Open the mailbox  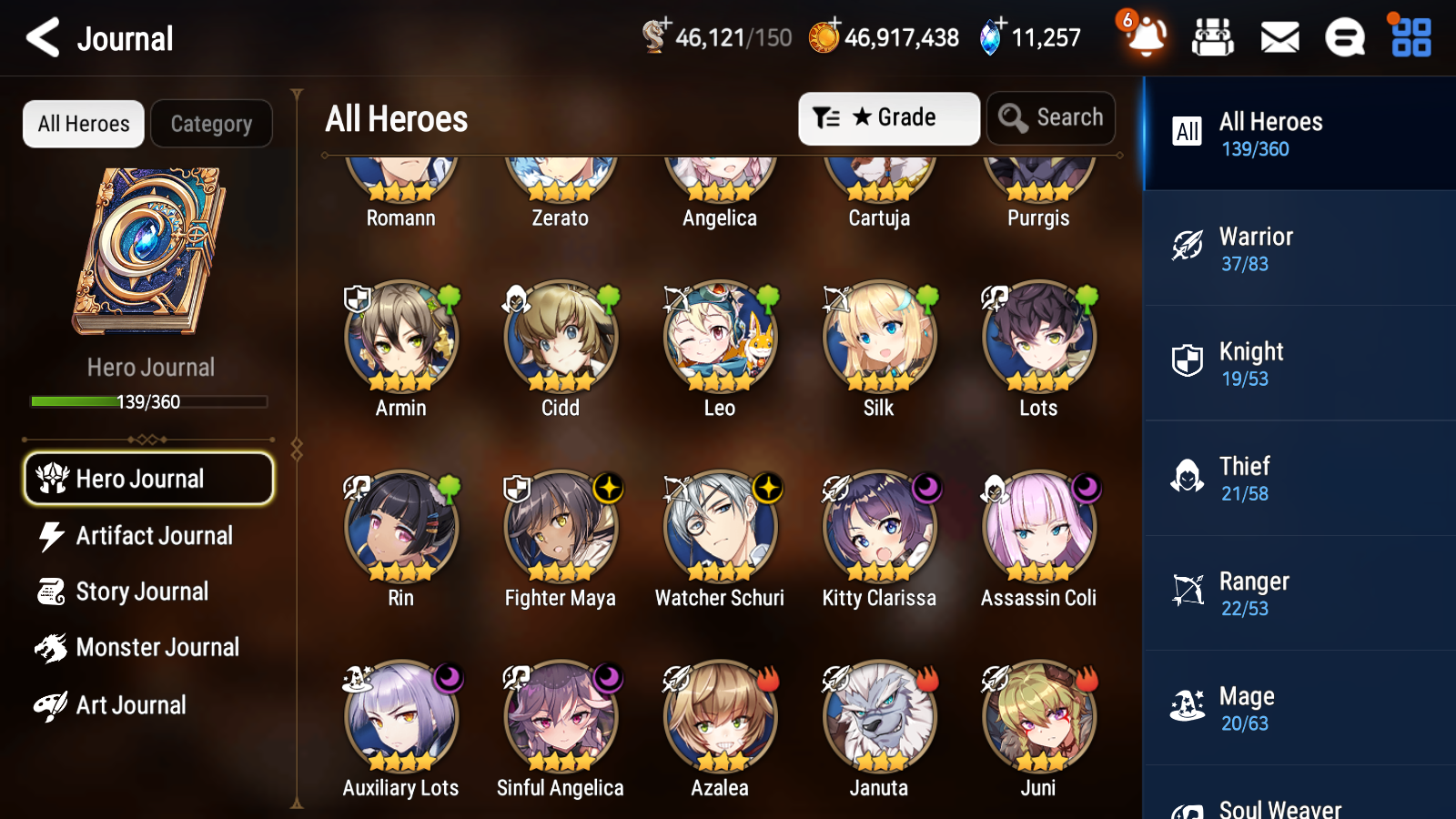click(1279, 38)
